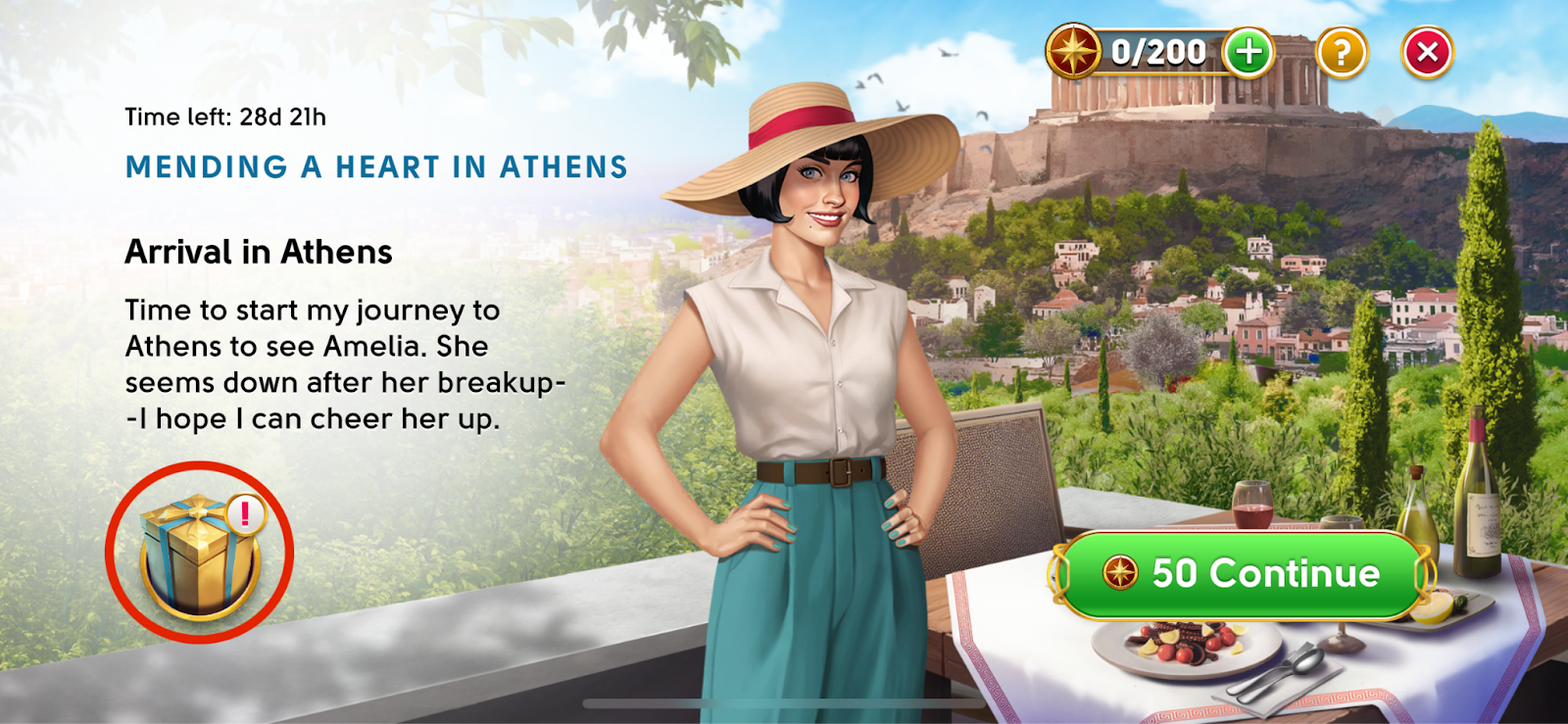Viewport: 1568px width, 724px height.
Task: Open help via the question mark button
Action: pos(1342,52)
